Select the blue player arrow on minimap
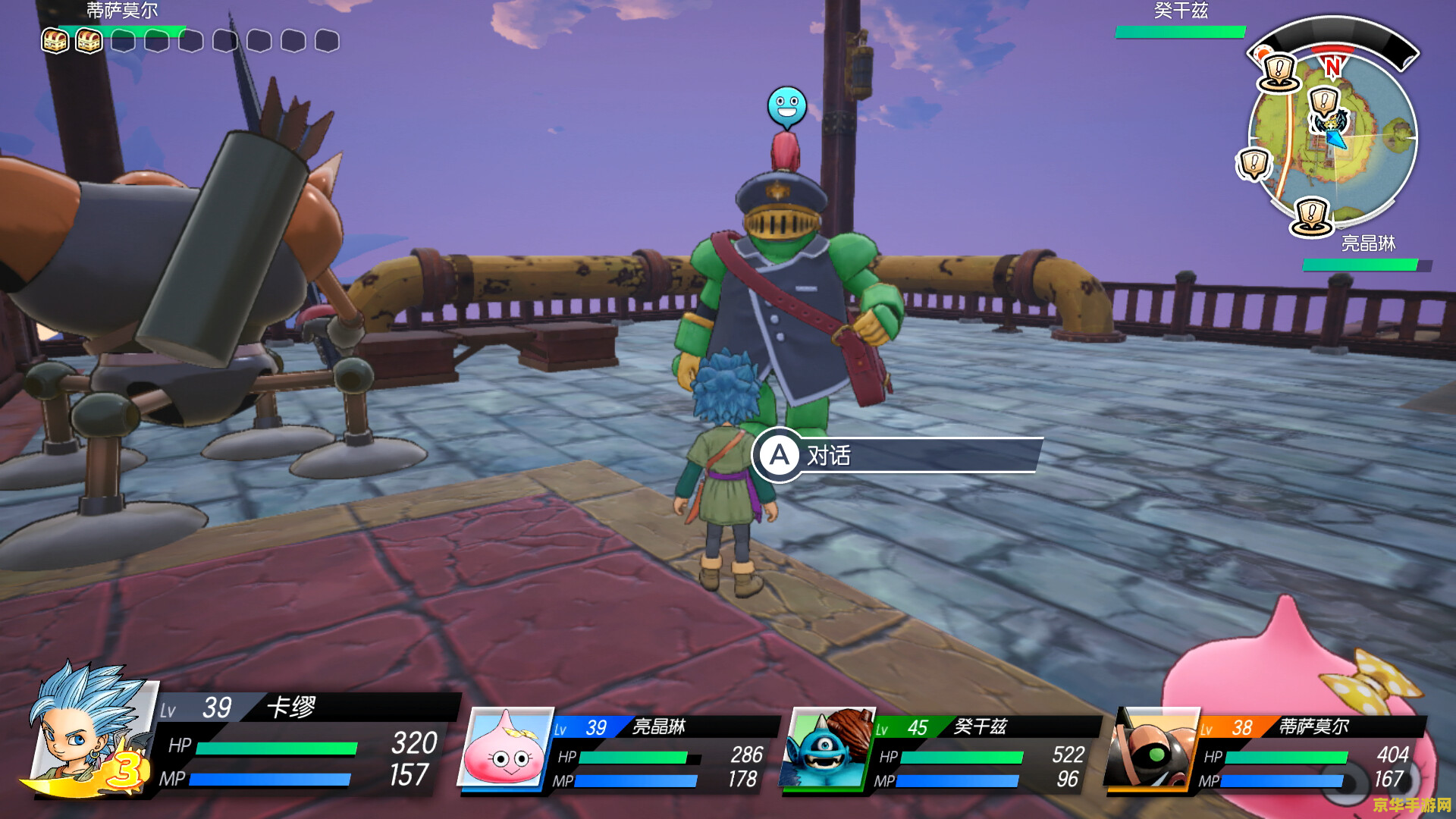The width and height of the screenshot is (1456, 819). point(1337,138)
